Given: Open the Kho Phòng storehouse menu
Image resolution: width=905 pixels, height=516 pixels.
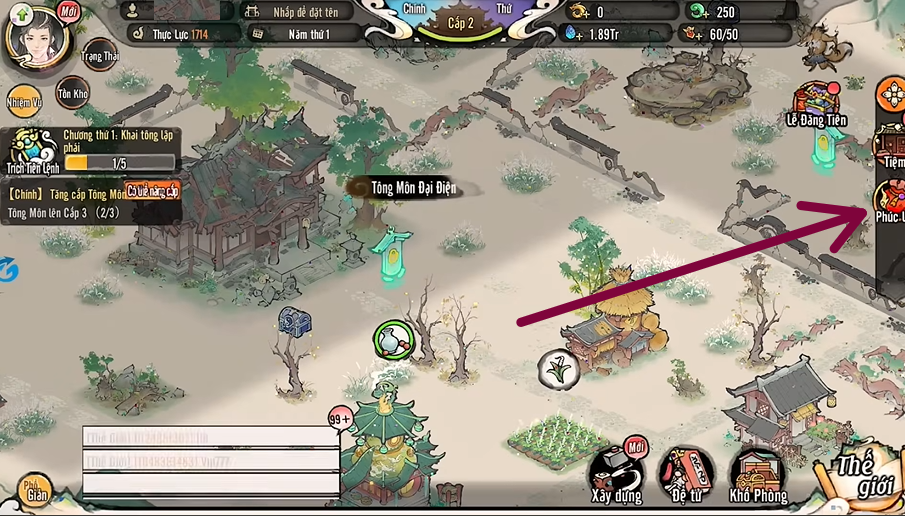Looking at the screenshot, I should click(757, 473).
